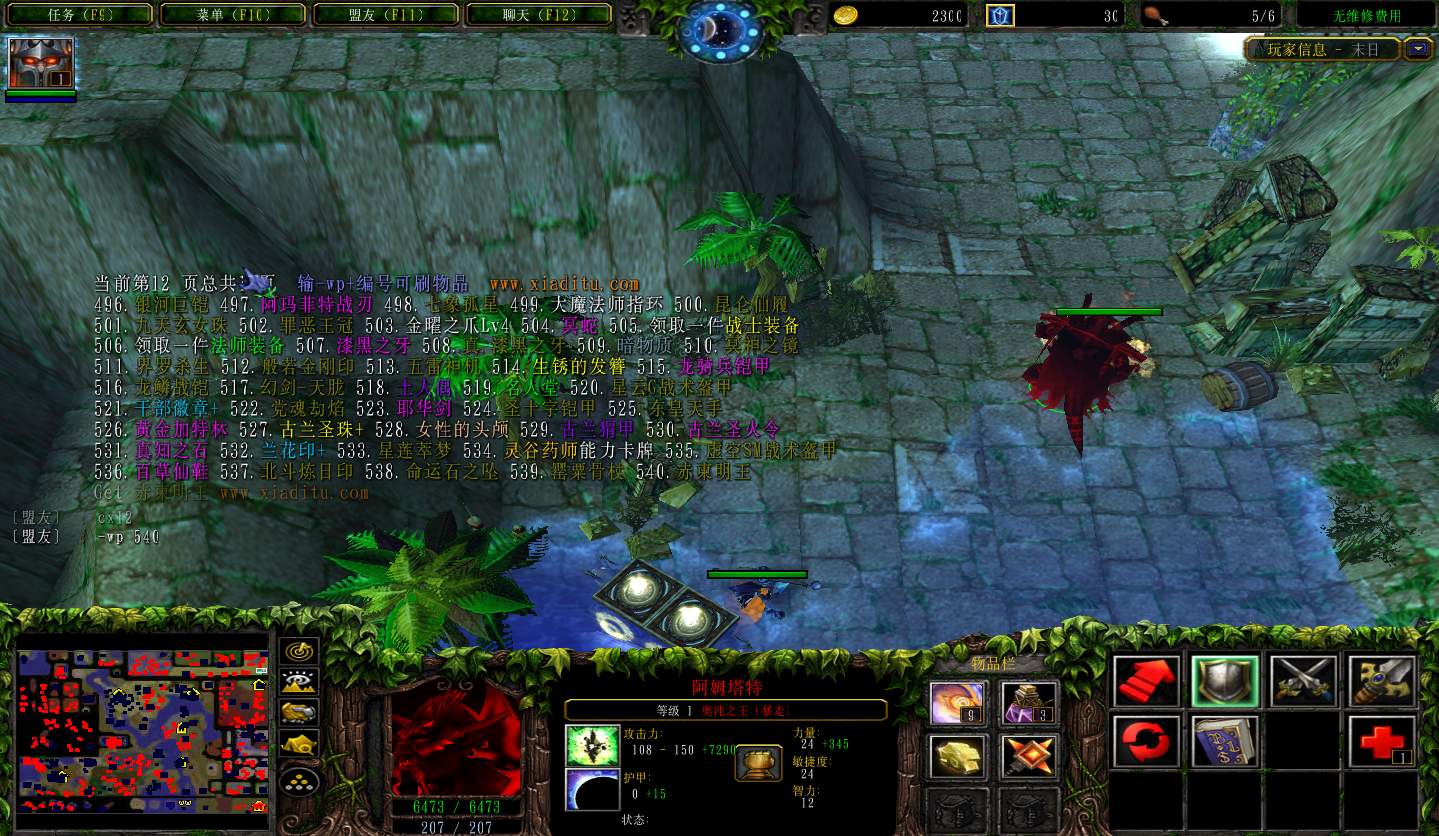Open the 聊天 (F12) chat log

(x=539, y=15)
